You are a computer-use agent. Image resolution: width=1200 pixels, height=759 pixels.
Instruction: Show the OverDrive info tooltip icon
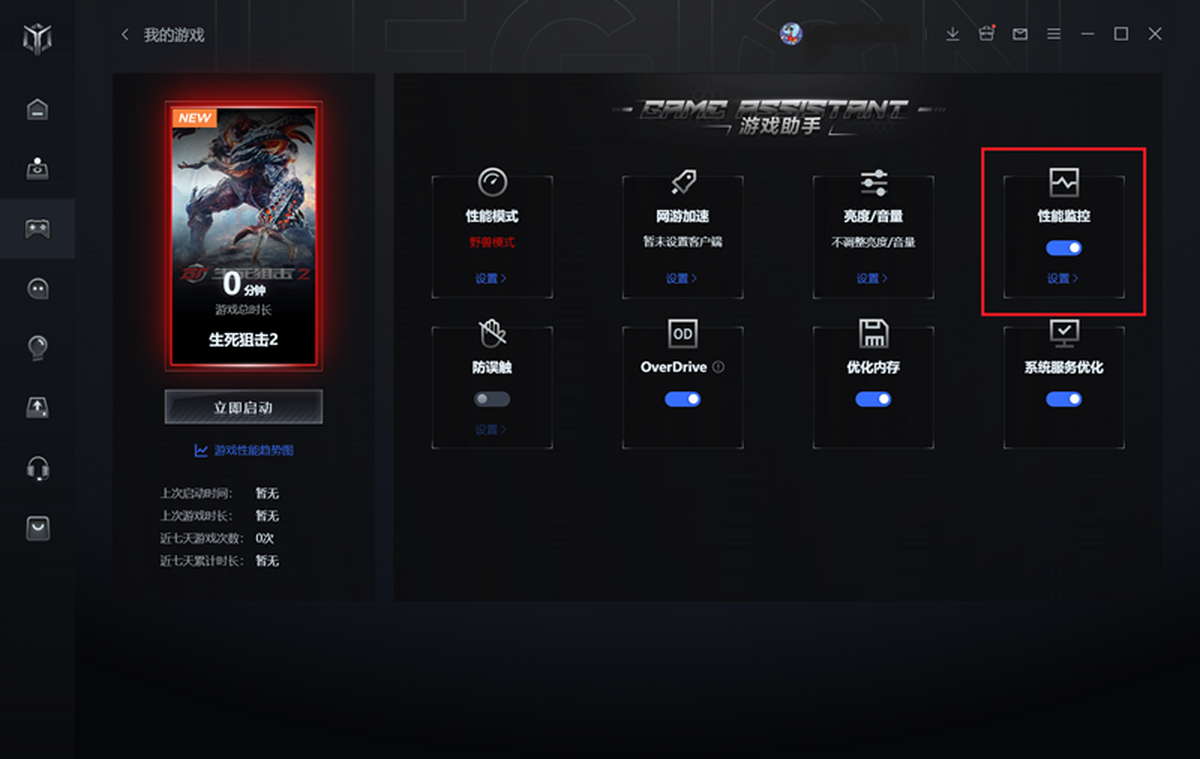[x=718, y=367]
